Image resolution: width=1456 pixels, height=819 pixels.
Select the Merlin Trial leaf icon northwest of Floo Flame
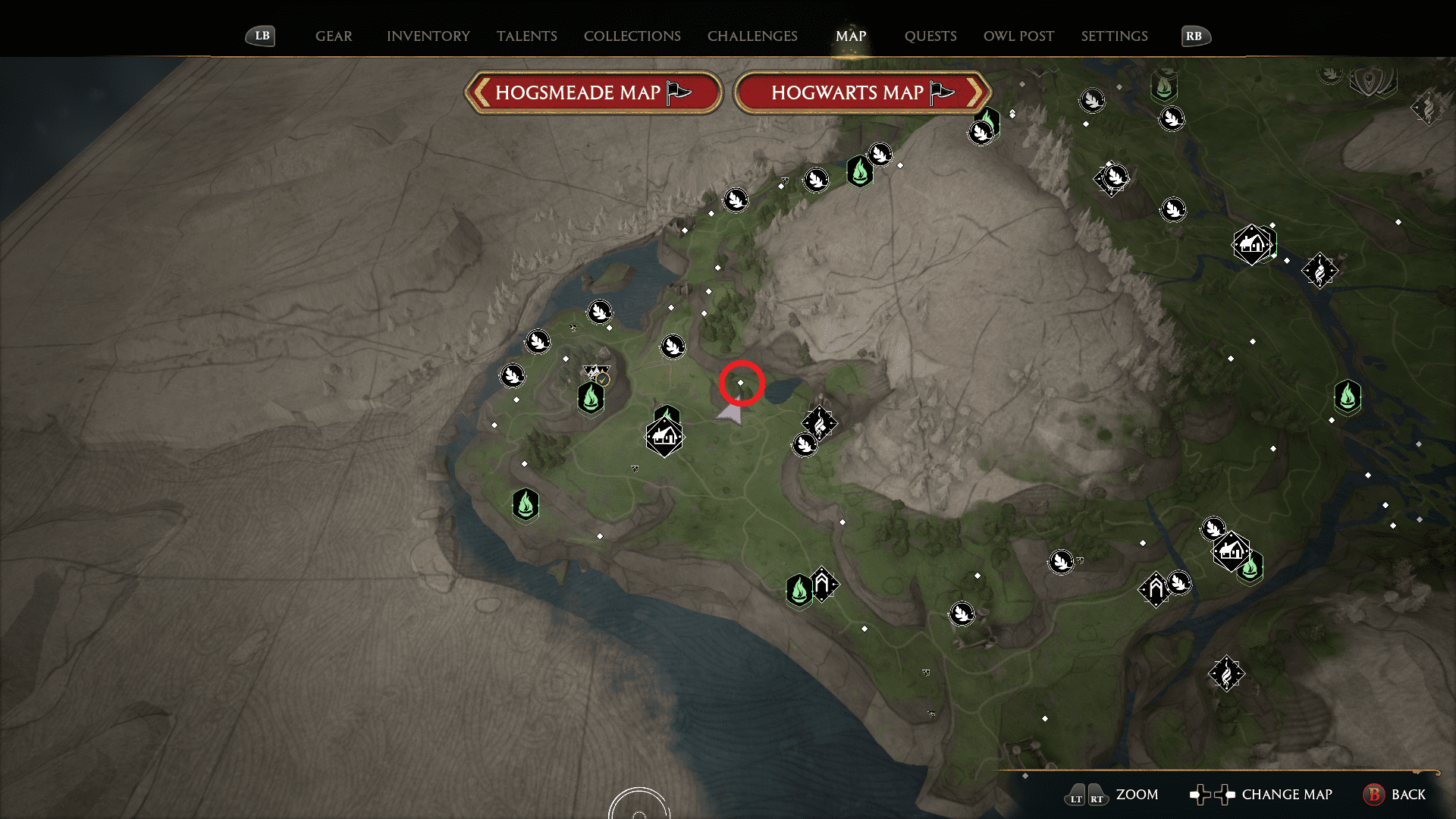[538, 341]
